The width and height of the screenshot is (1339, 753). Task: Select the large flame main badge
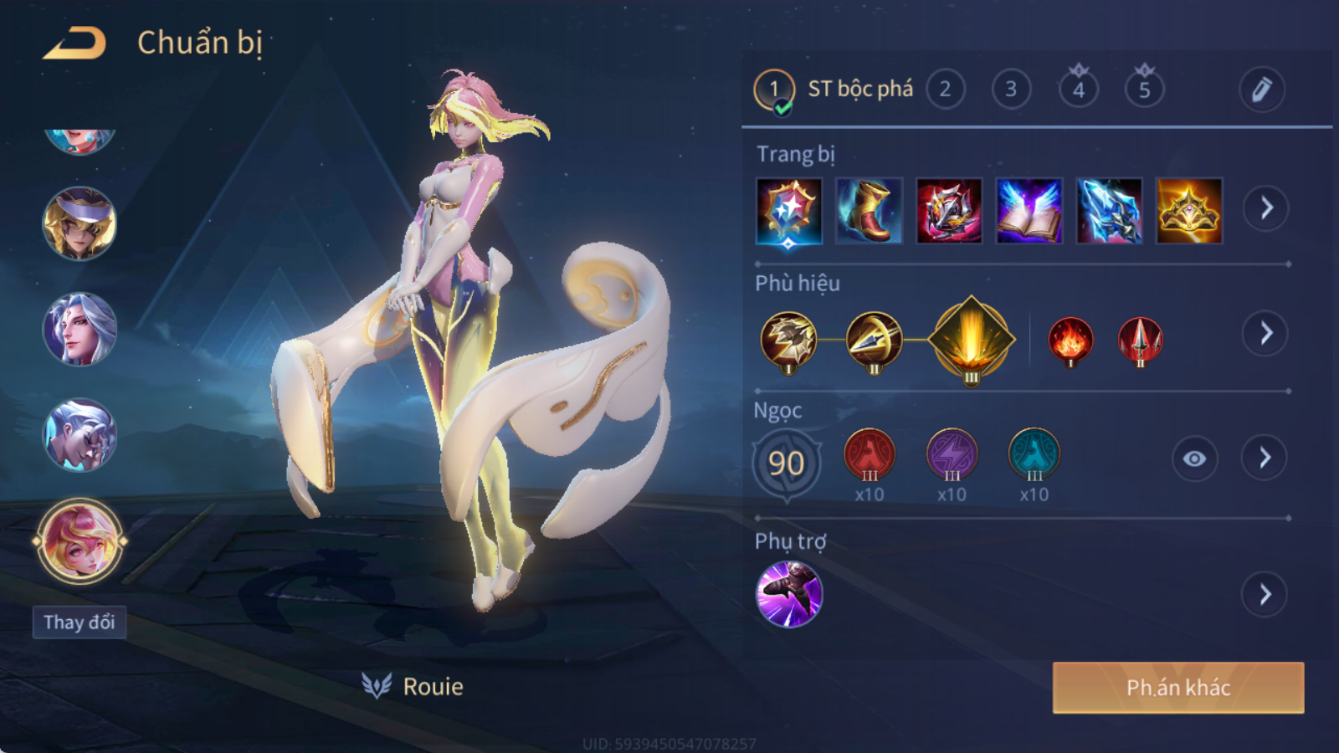pos(971,339)
